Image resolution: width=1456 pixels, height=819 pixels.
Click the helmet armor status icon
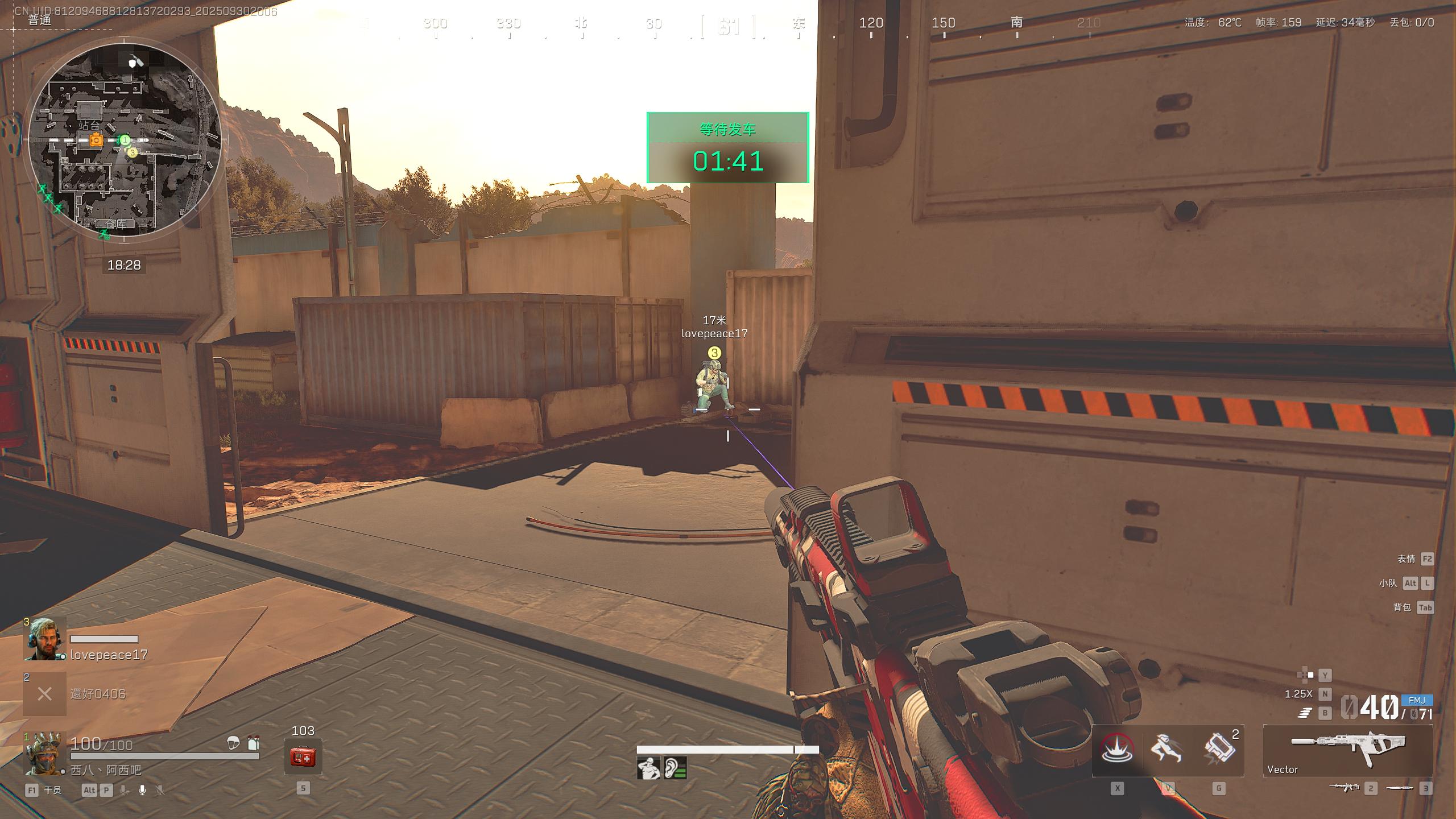click(233, 742)
